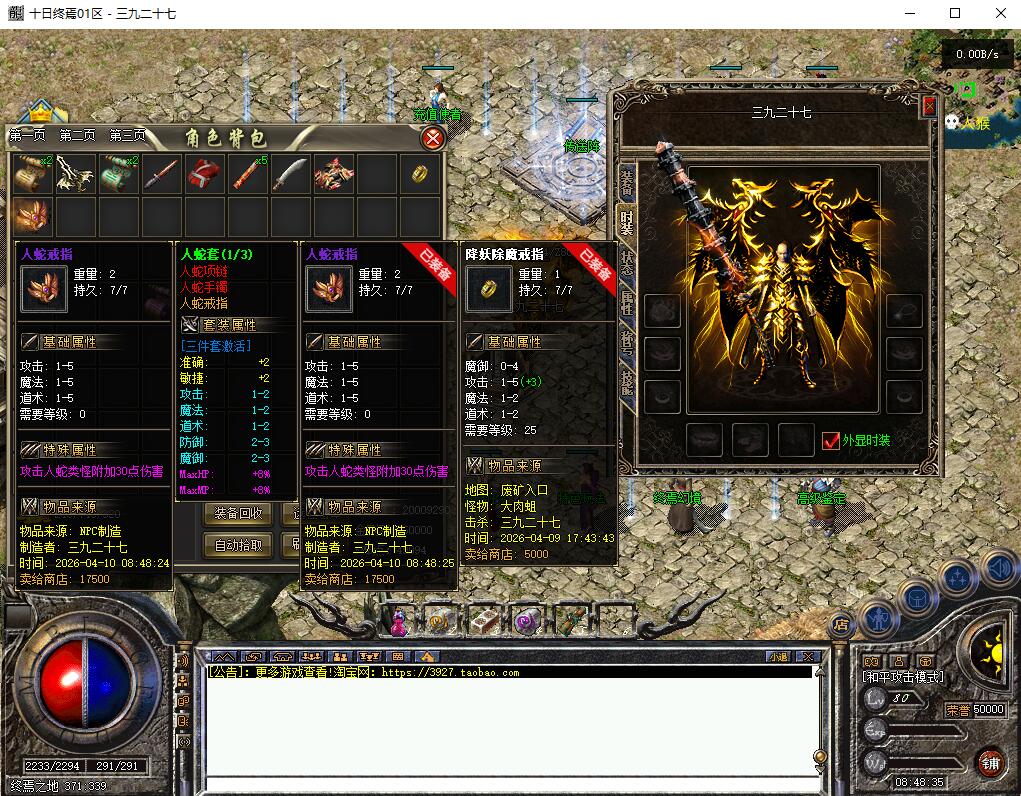
Task: Click the 自动拾取 button
Action: click(x=238, y=545)
